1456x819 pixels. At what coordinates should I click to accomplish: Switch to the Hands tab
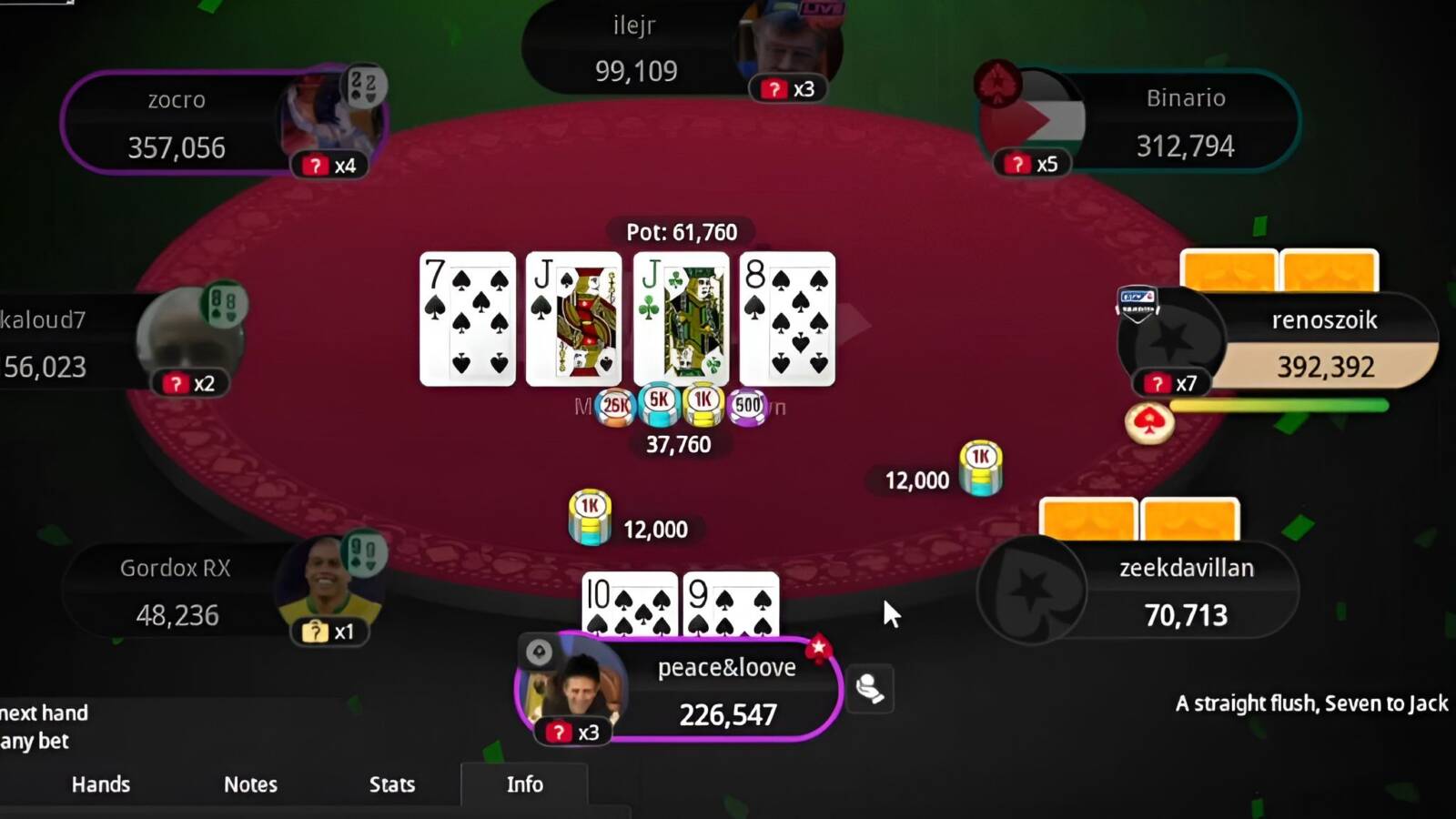point(101,784)
